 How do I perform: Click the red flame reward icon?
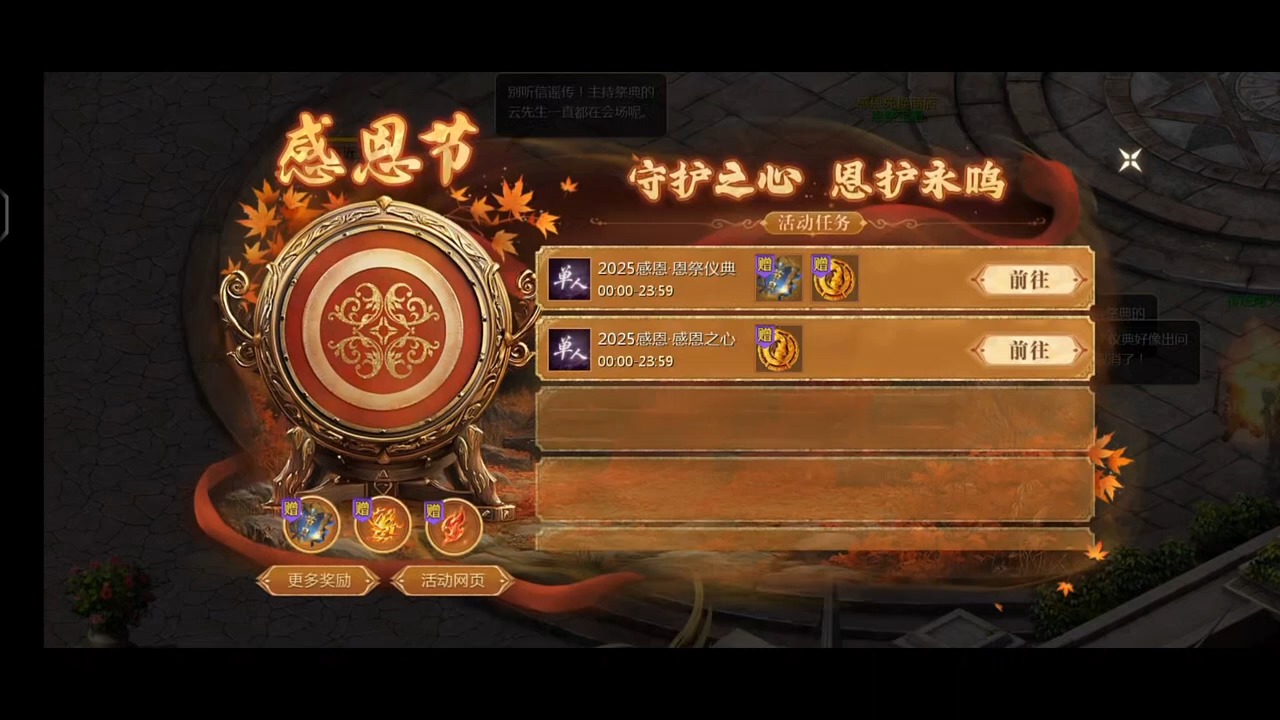coord(453,527)
